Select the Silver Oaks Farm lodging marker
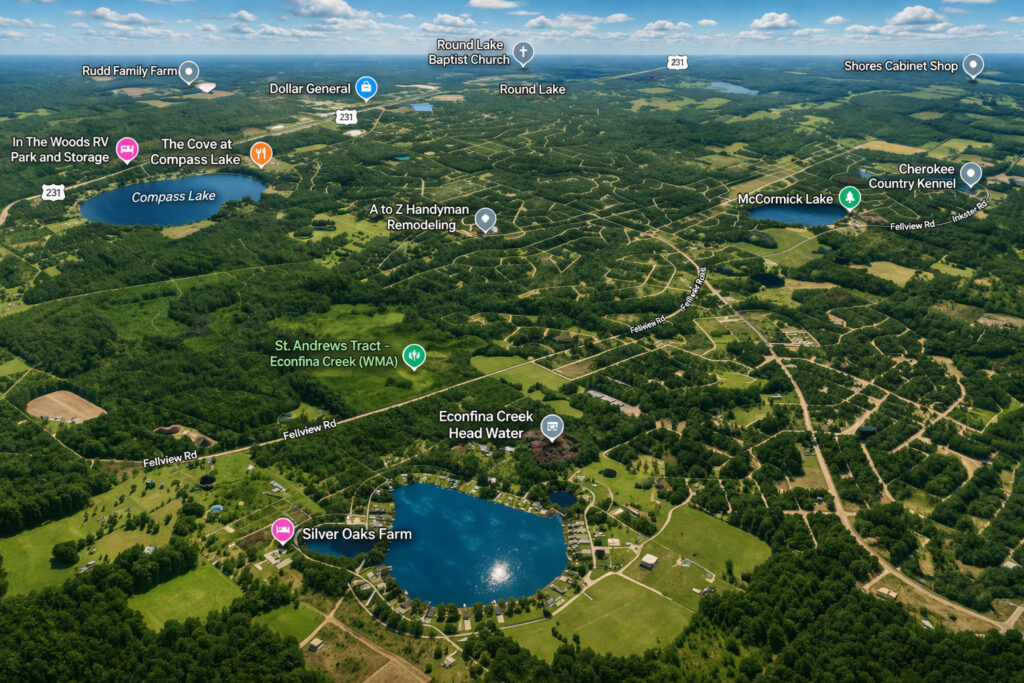Image resolution: width=1024 pixels, height=683 pixels. (x=283, y=530)
